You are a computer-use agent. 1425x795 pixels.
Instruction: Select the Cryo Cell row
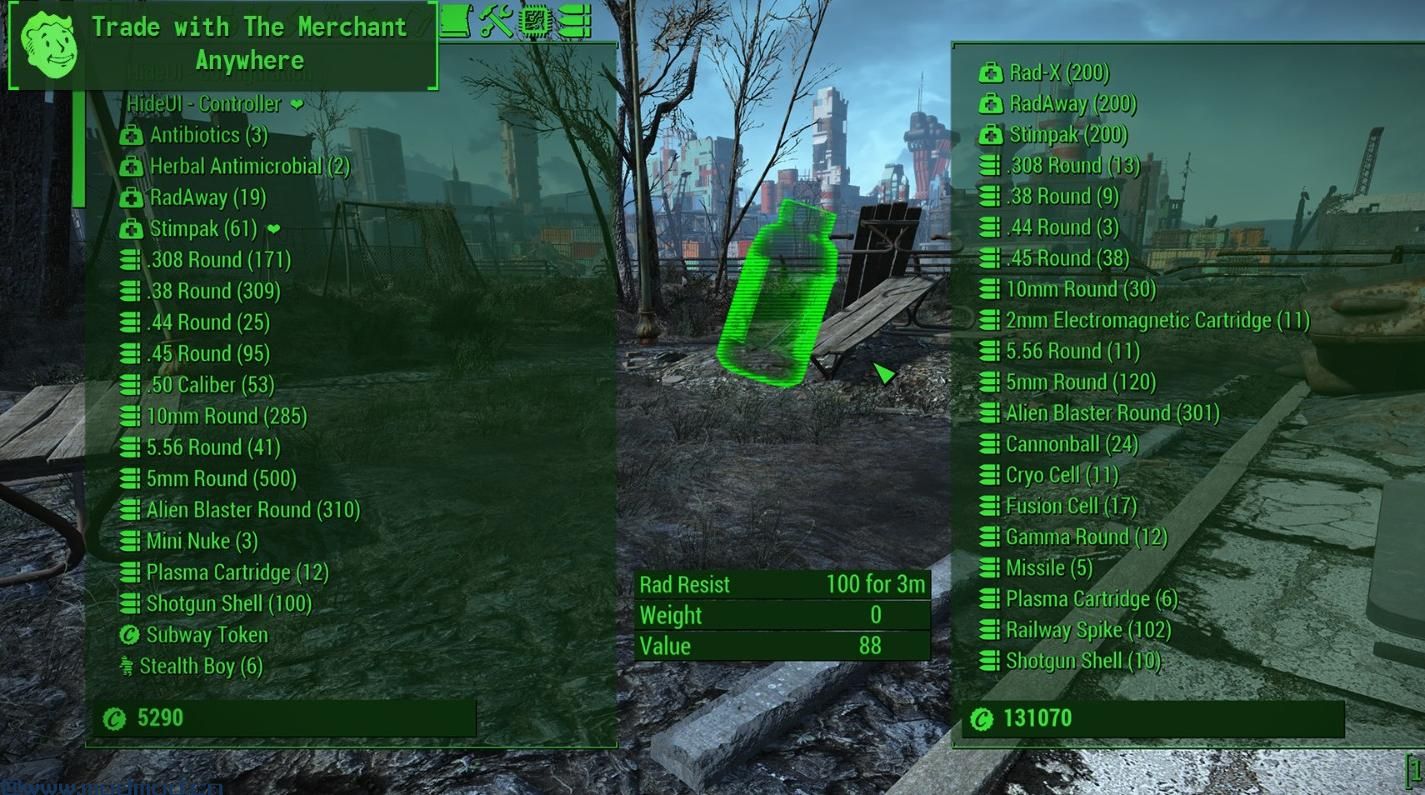(x=1061, y=475)
